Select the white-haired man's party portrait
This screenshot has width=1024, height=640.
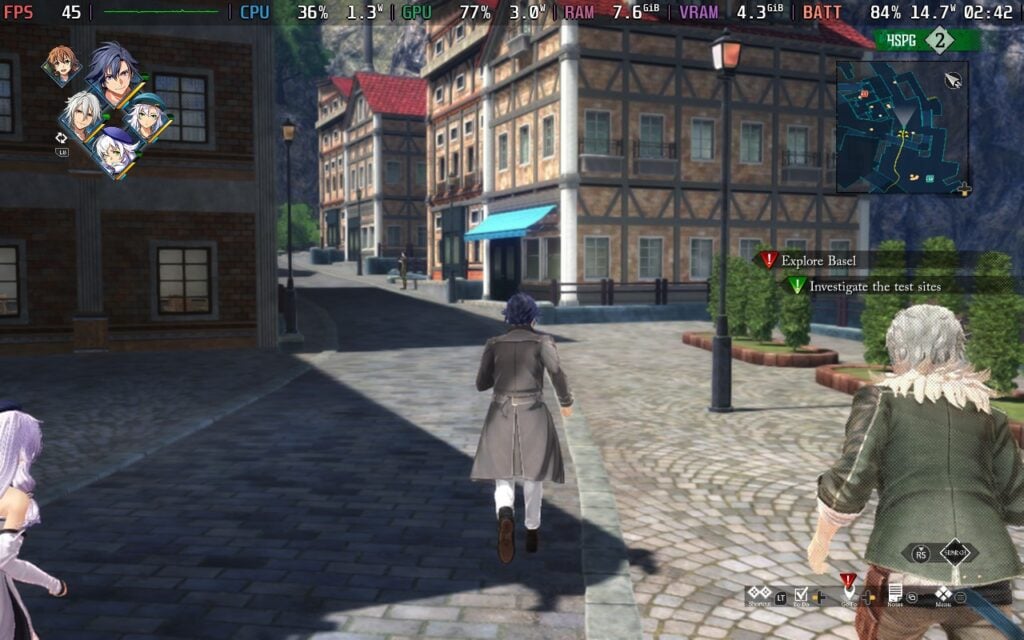pyautogui.click(x=81, y=115)
